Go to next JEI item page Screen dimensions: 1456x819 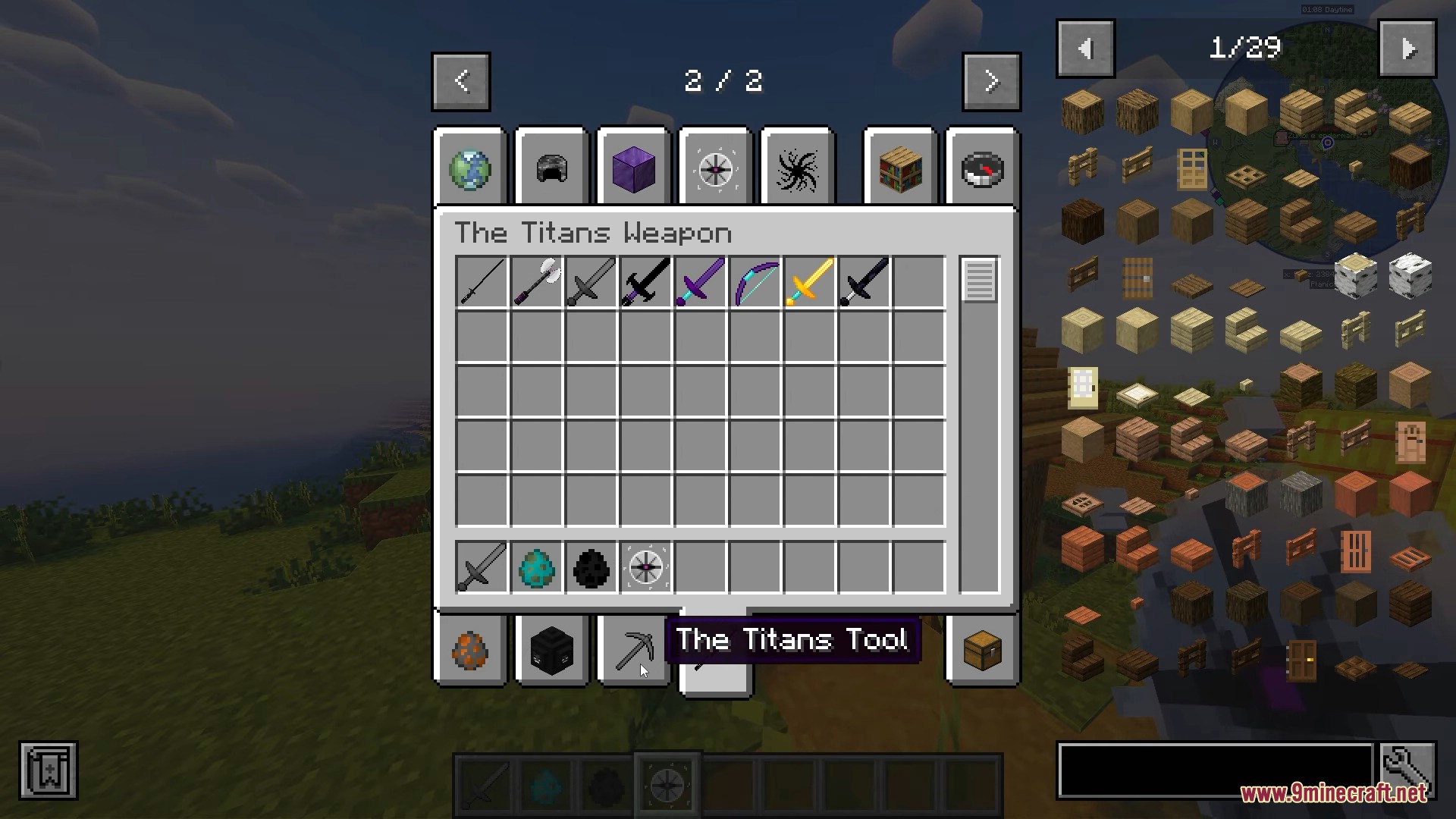[x=1407, y=49]
